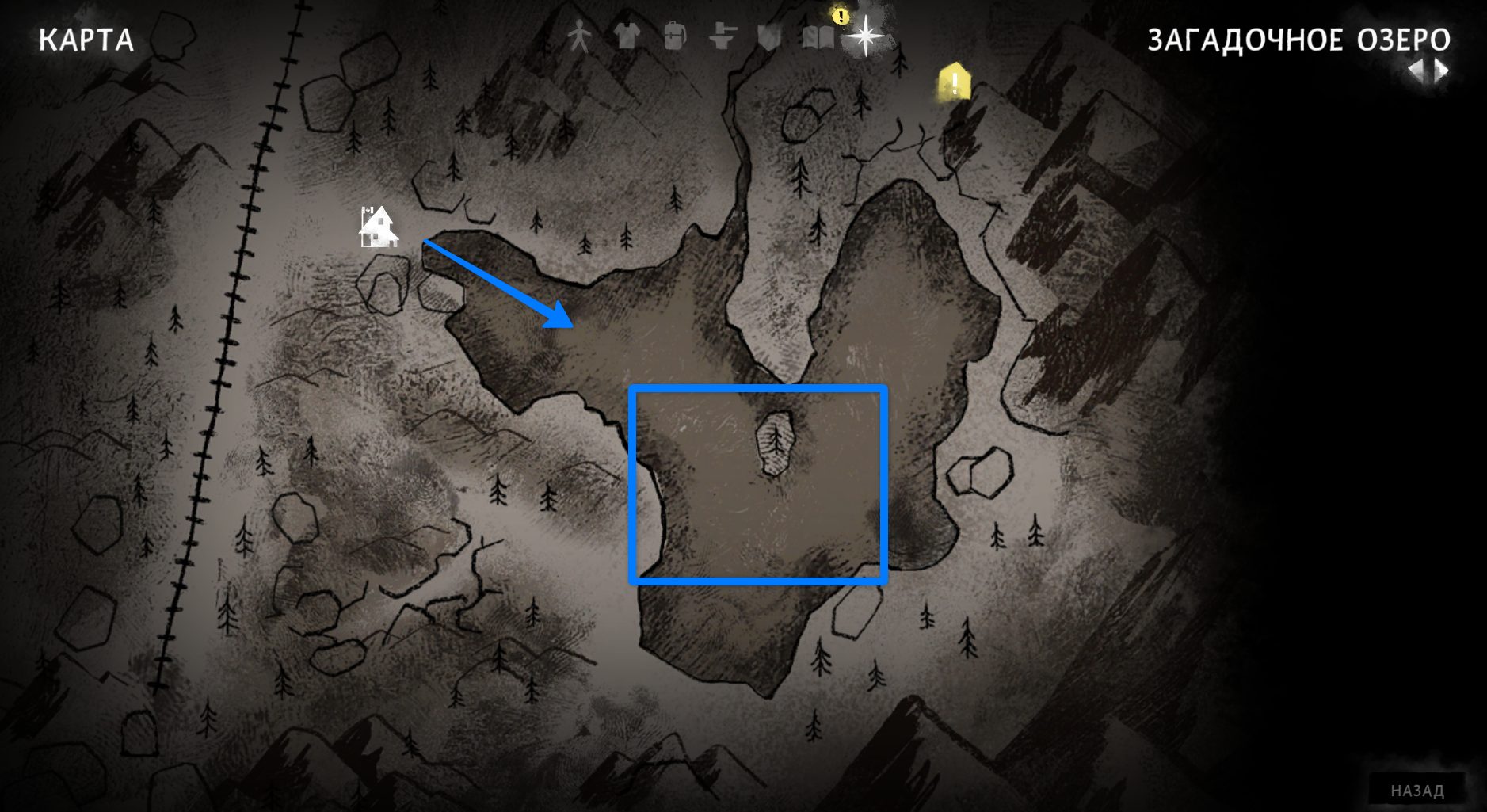Select the white cabin map marker
This screenshot has height=812, width=1487.
(378, 227)
